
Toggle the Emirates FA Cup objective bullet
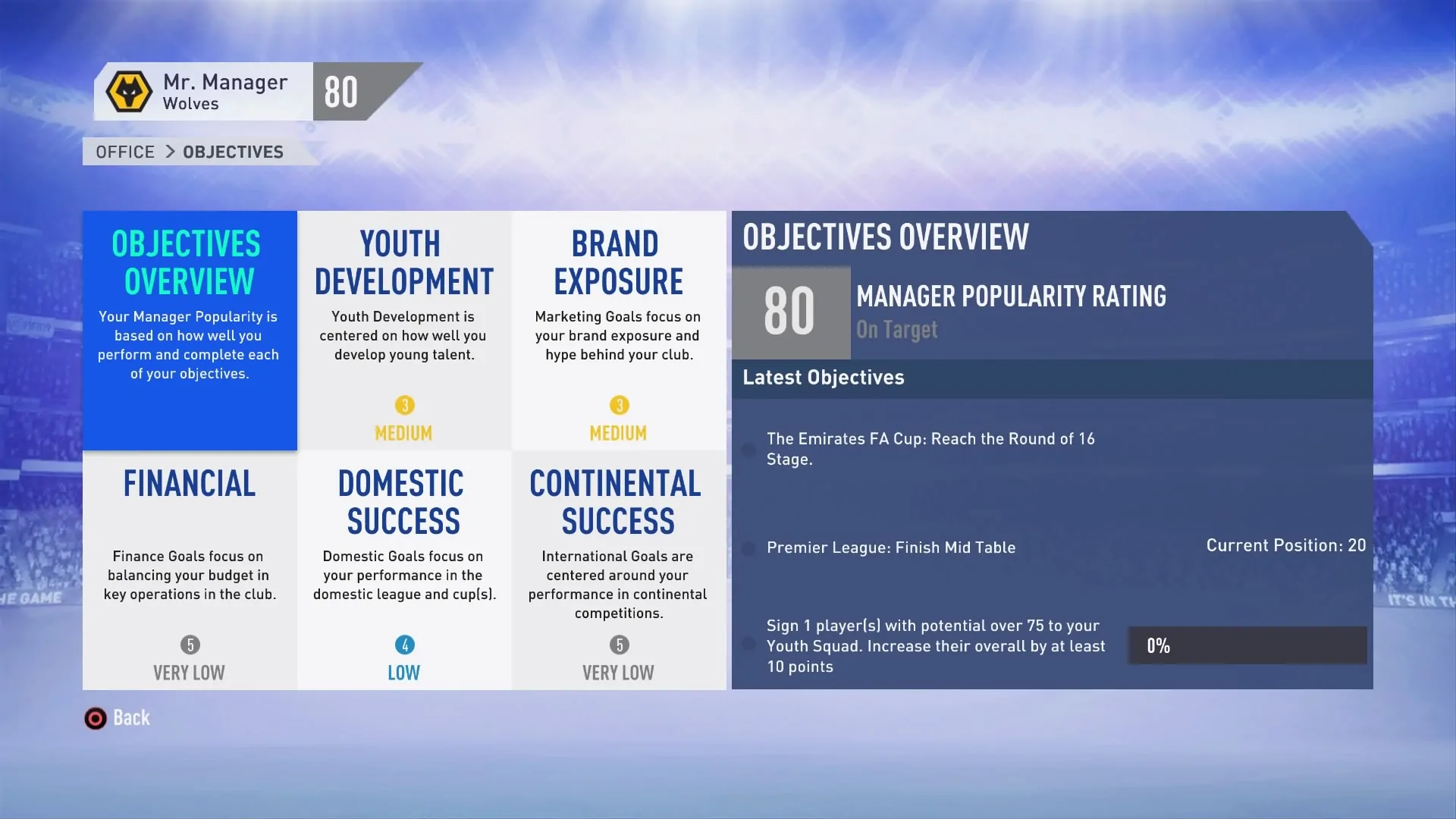pyautogui.click(x=748, y=450)
